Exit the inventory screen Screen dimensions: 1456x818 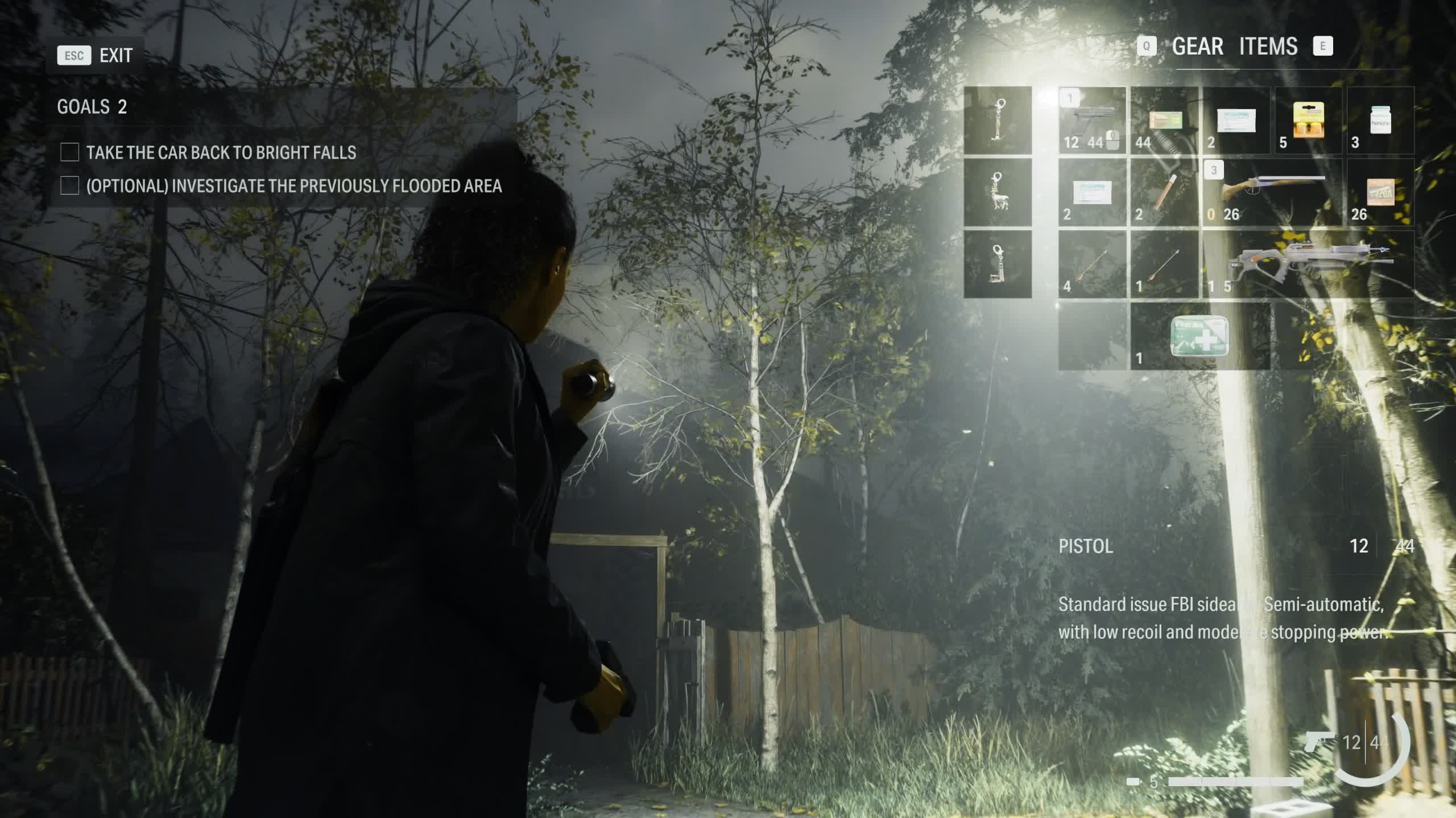click(x=94, y=56)
